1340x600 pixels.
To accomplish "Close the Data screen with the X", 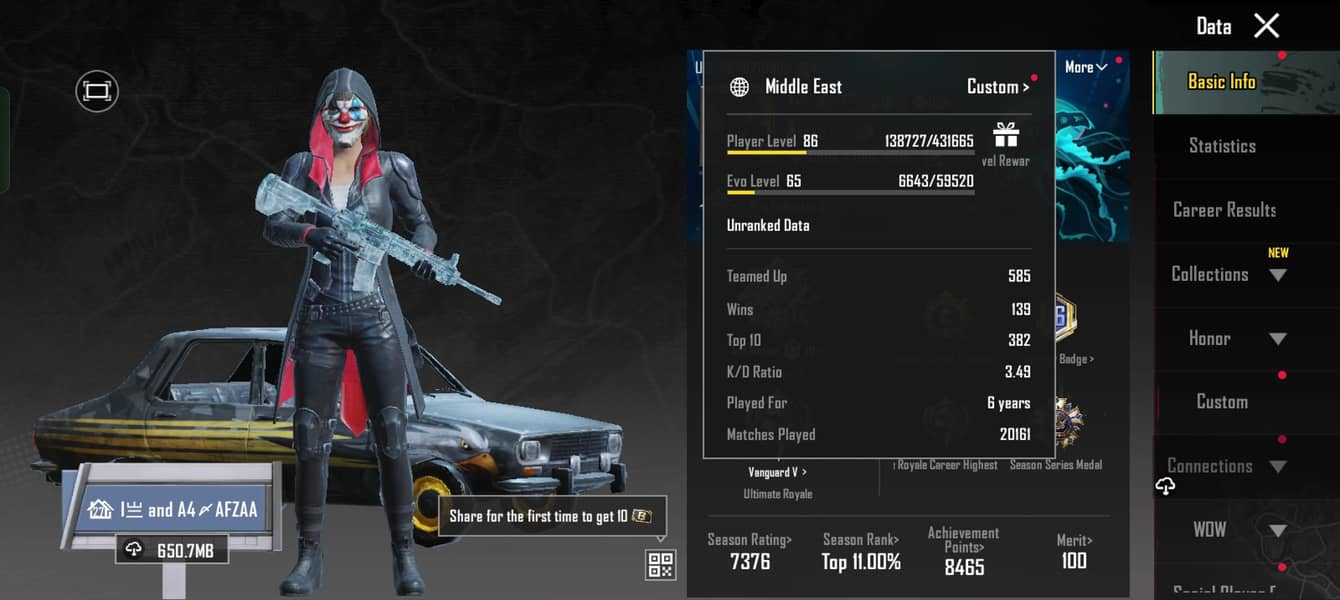I will pos(1266,26).
